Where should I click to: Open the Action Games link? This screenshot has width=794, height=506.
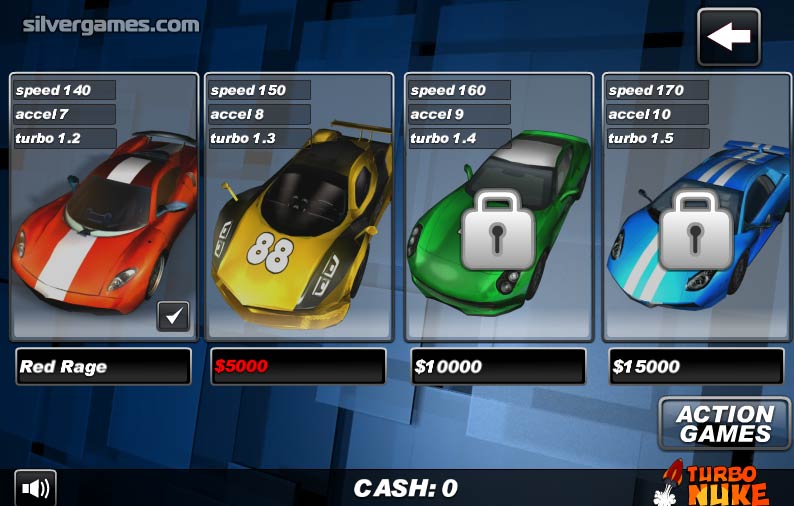724,424
